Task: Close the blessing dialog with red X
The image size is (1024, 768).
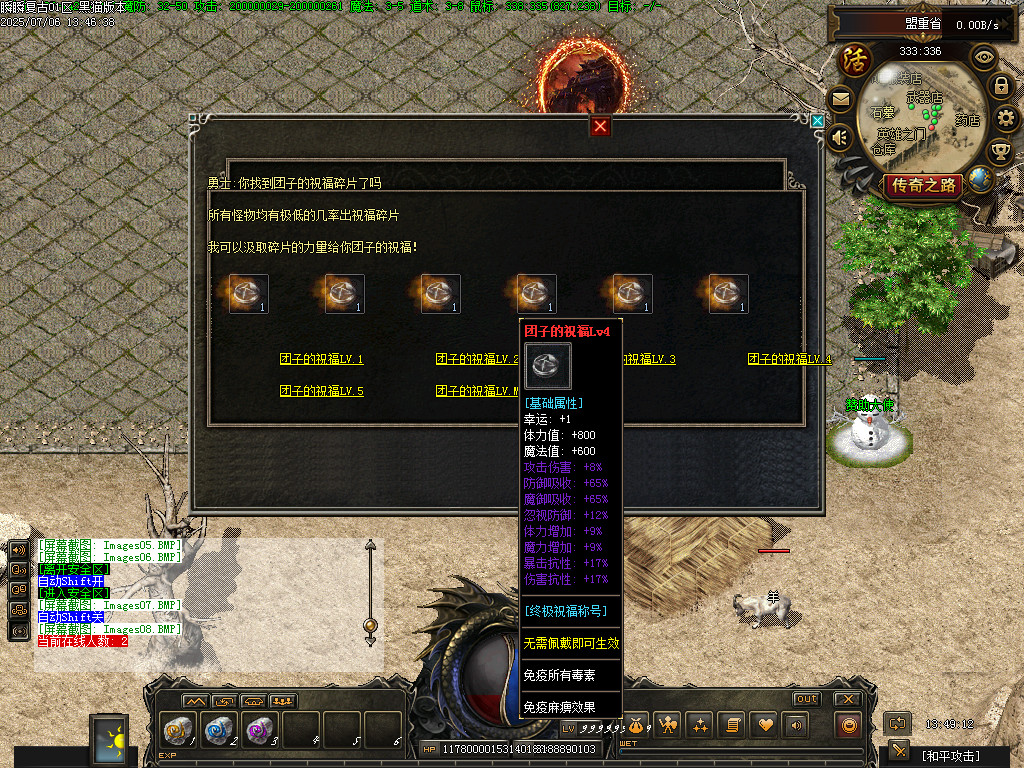Action: pyautogui.click(x=600, y=126)
